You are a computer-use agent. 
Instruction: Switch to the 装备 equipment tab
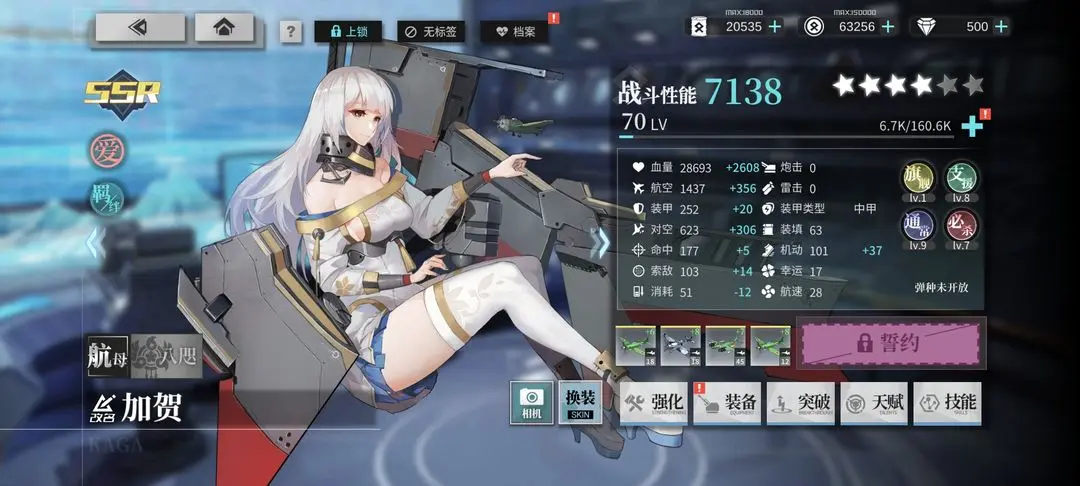point(727,403)
